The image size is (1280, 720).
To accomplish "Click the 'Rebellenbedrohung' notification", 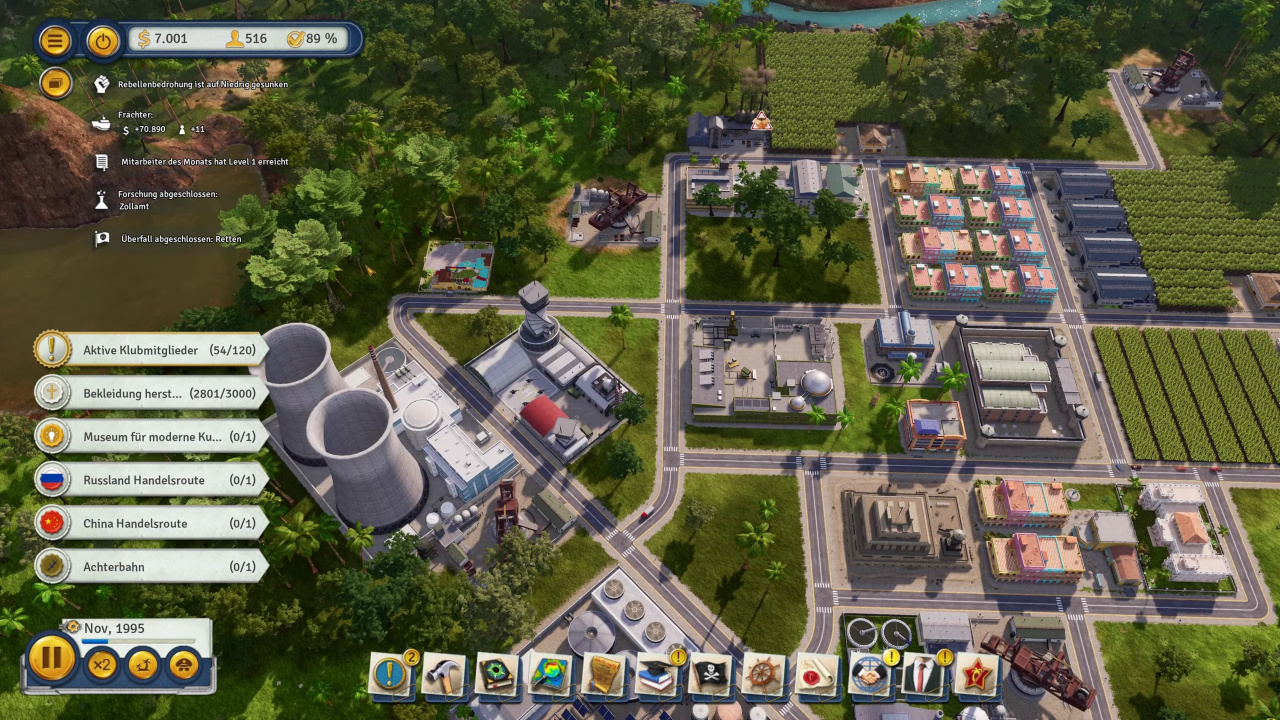I will click(202, 84).
